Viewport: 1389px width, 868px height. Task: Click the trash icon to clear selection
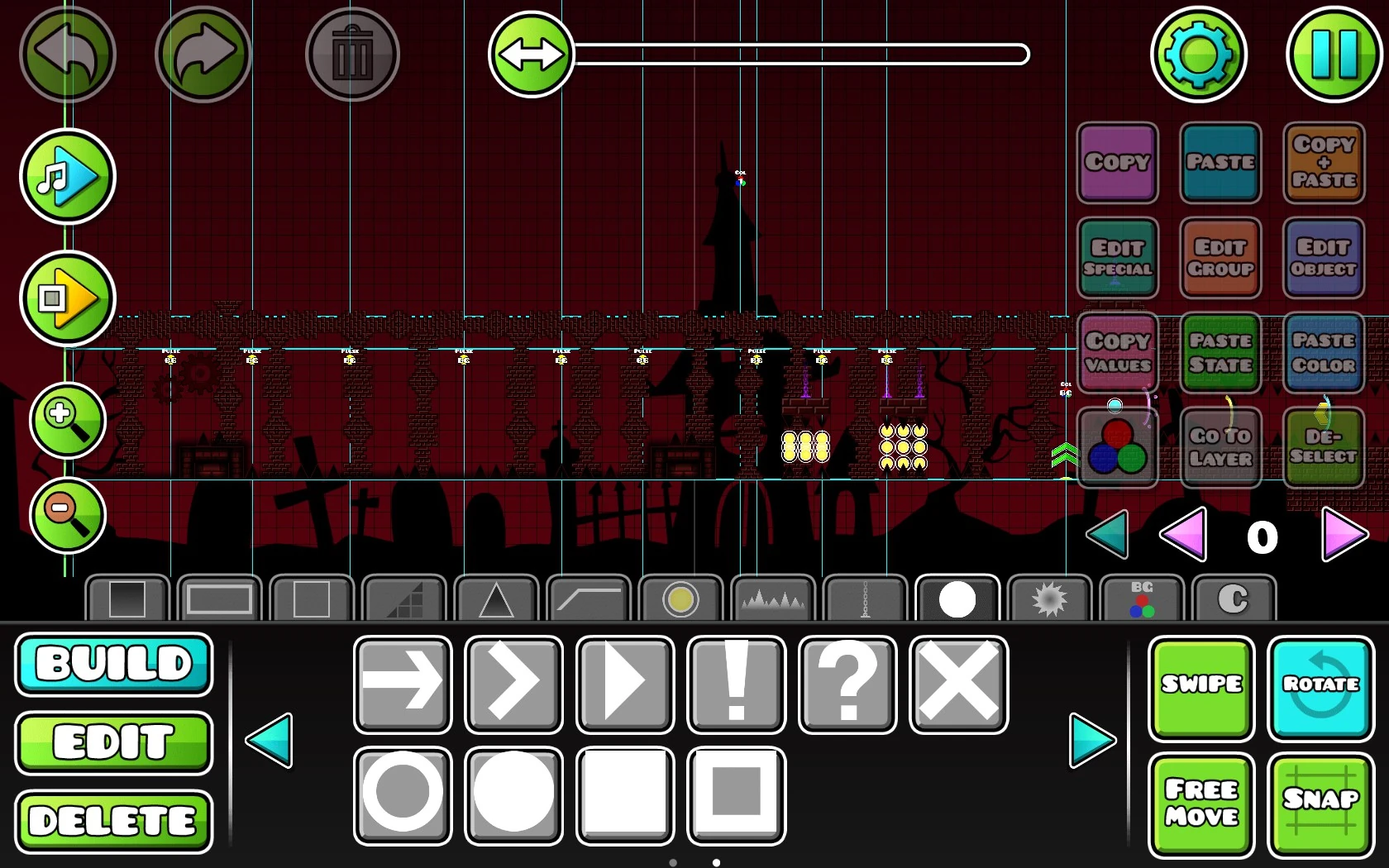coord(353,54)
